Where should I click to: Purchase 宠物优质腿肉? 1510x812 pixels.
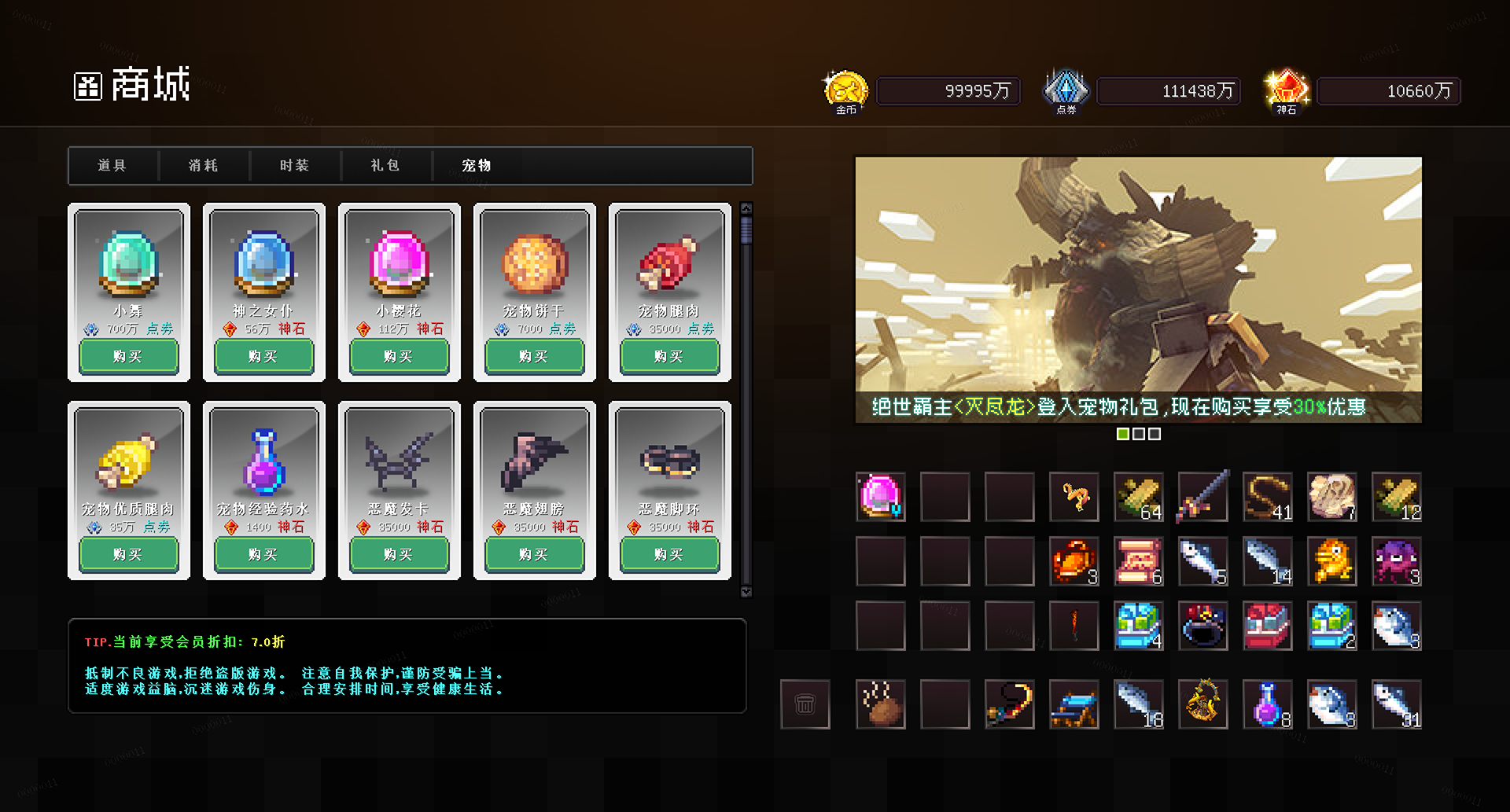click(x=128, y=555)
